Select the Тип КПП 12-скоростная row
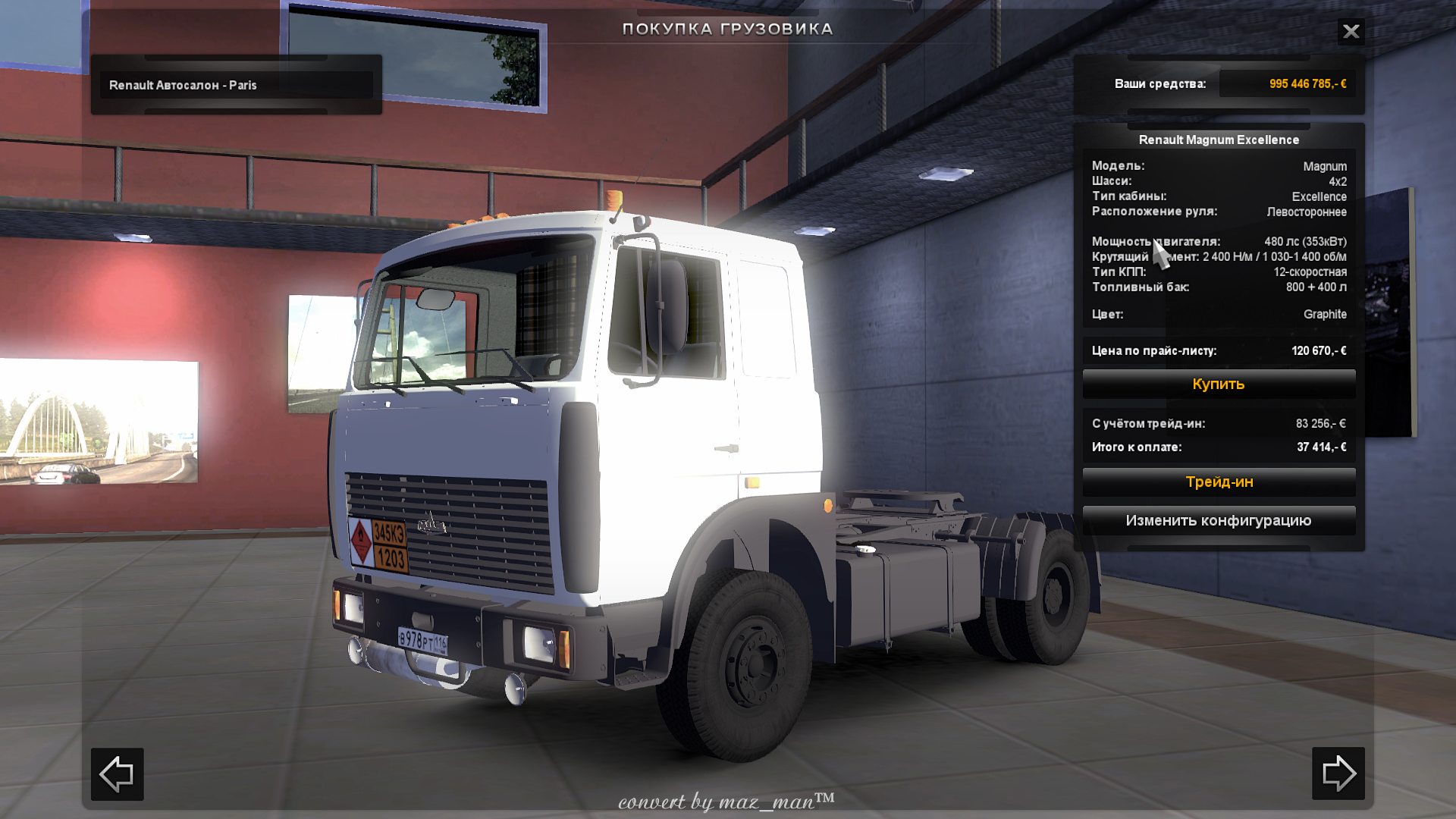The height and width of the screenshot is (819, 1456). (x=1218, y=273)
